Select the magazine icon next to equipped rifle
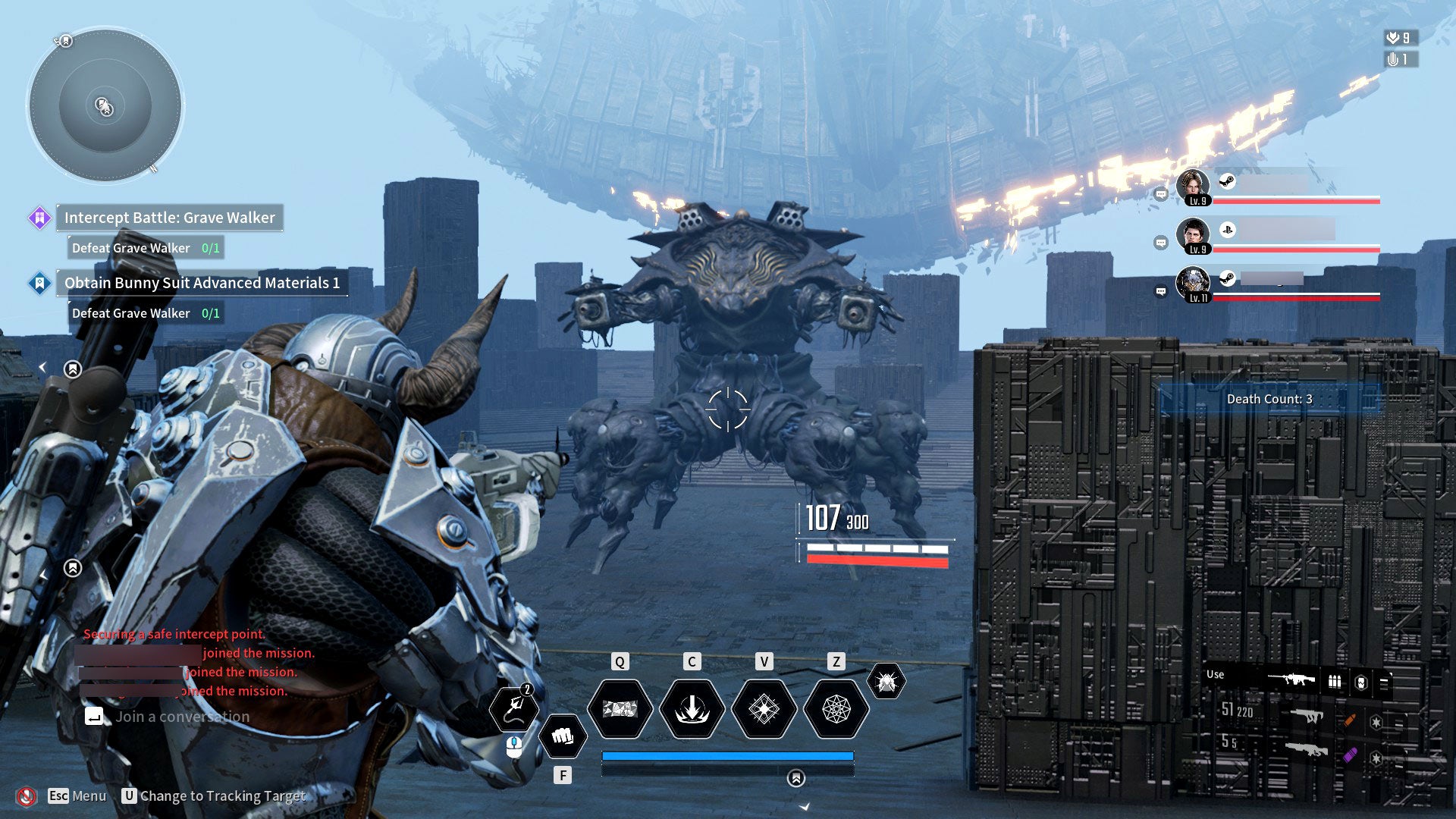Viewport: 1456px width, 819px height. (x=1333, y=680)
